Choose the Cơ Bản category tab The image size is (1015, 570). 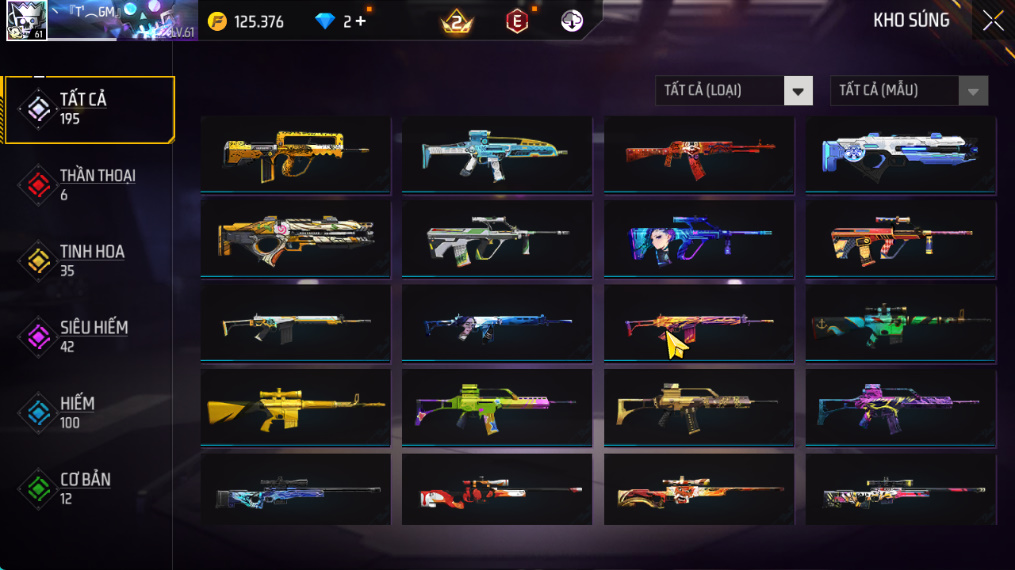(88, 488)
